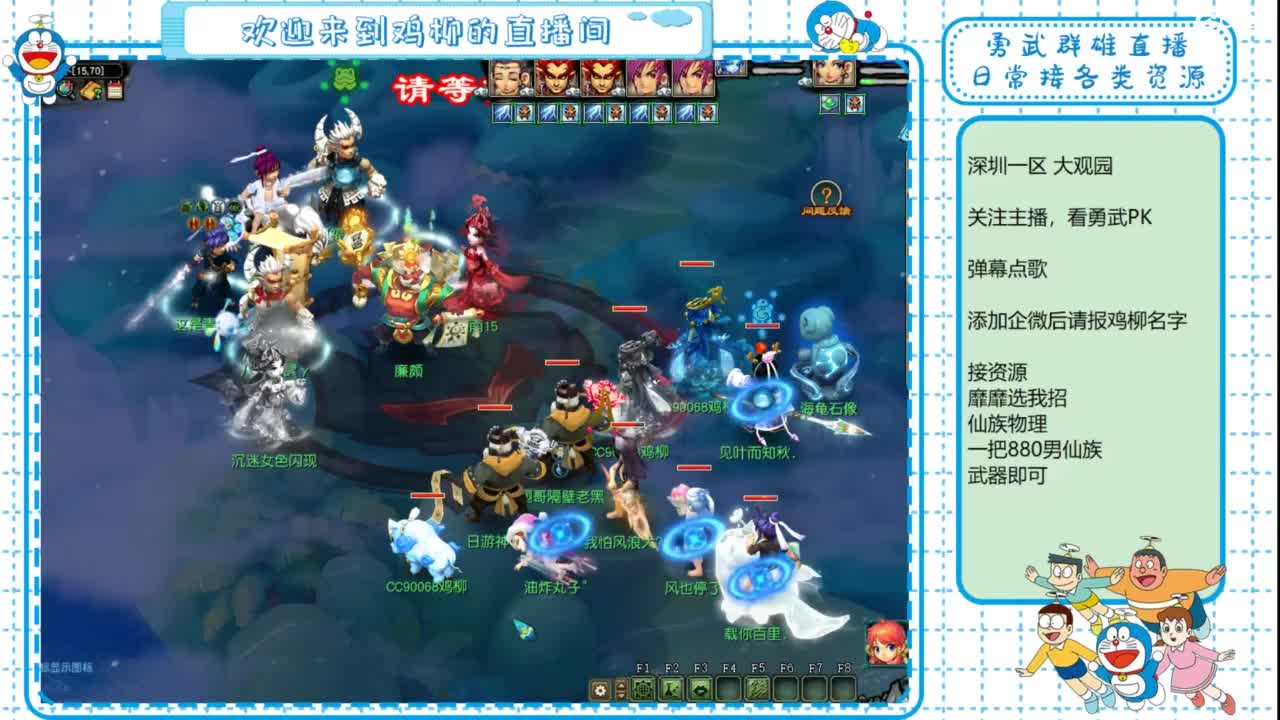1280x720 pixels.
Task: Open the quest guide icon with green question mark
Action: coord(91,92)
